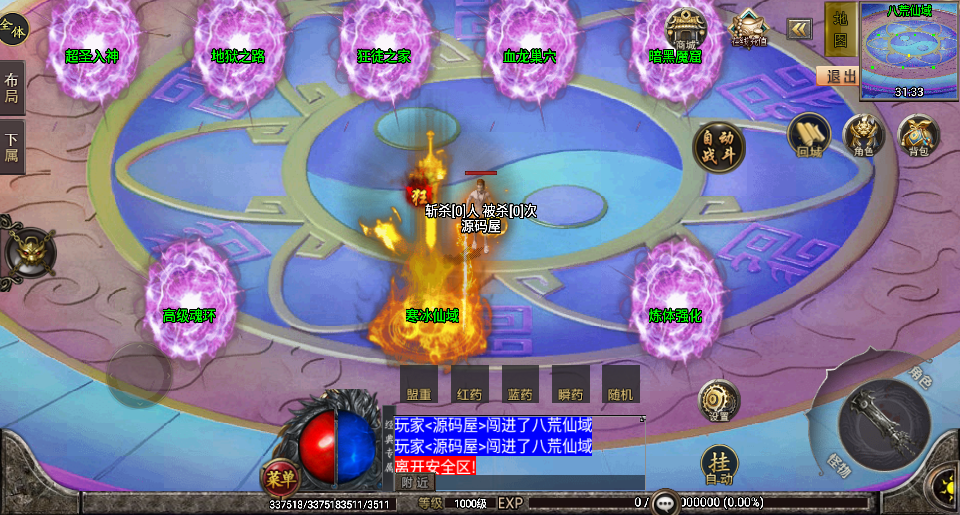
Task: Use the 蓝药 blue potion slot
Action: (519, 385)
